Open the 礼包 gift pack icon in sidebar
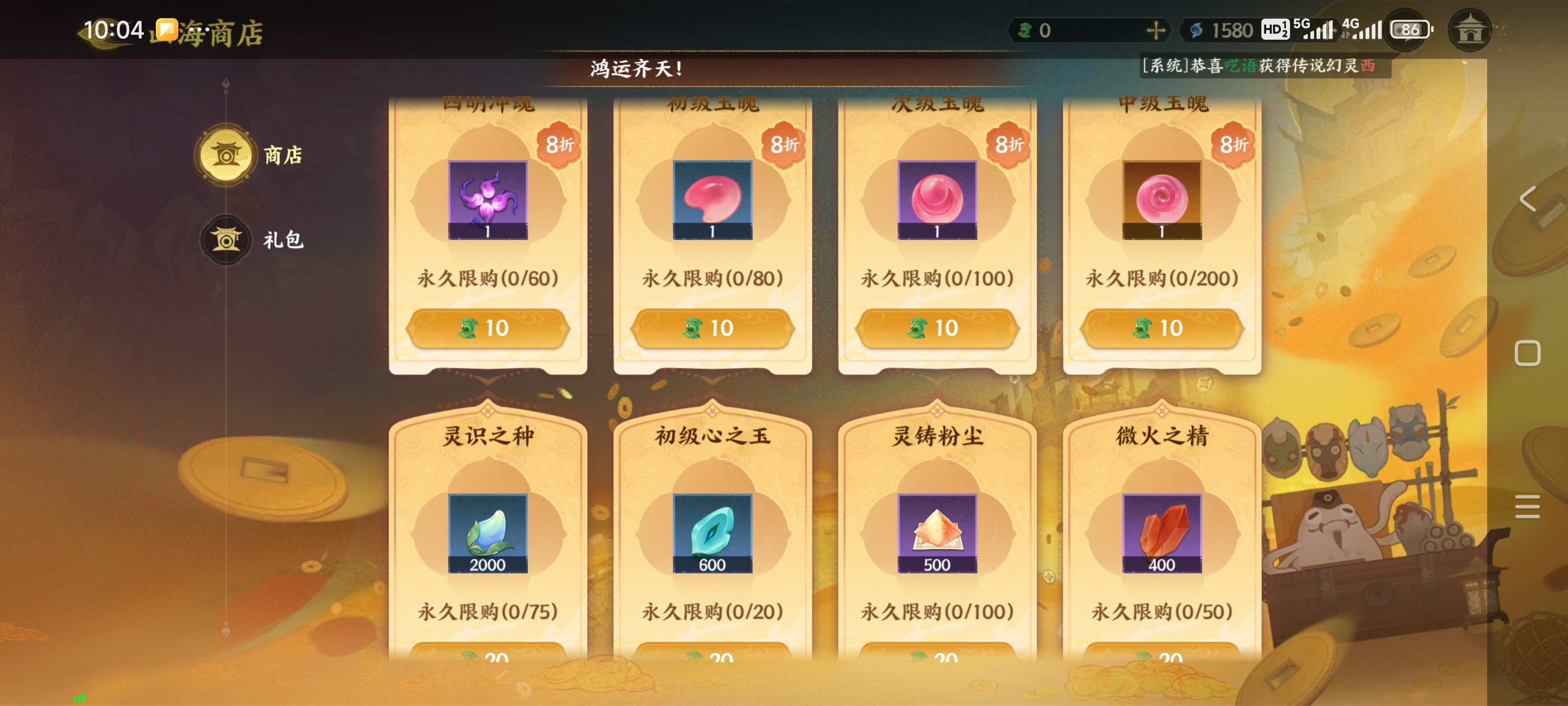 coord(226,239)
